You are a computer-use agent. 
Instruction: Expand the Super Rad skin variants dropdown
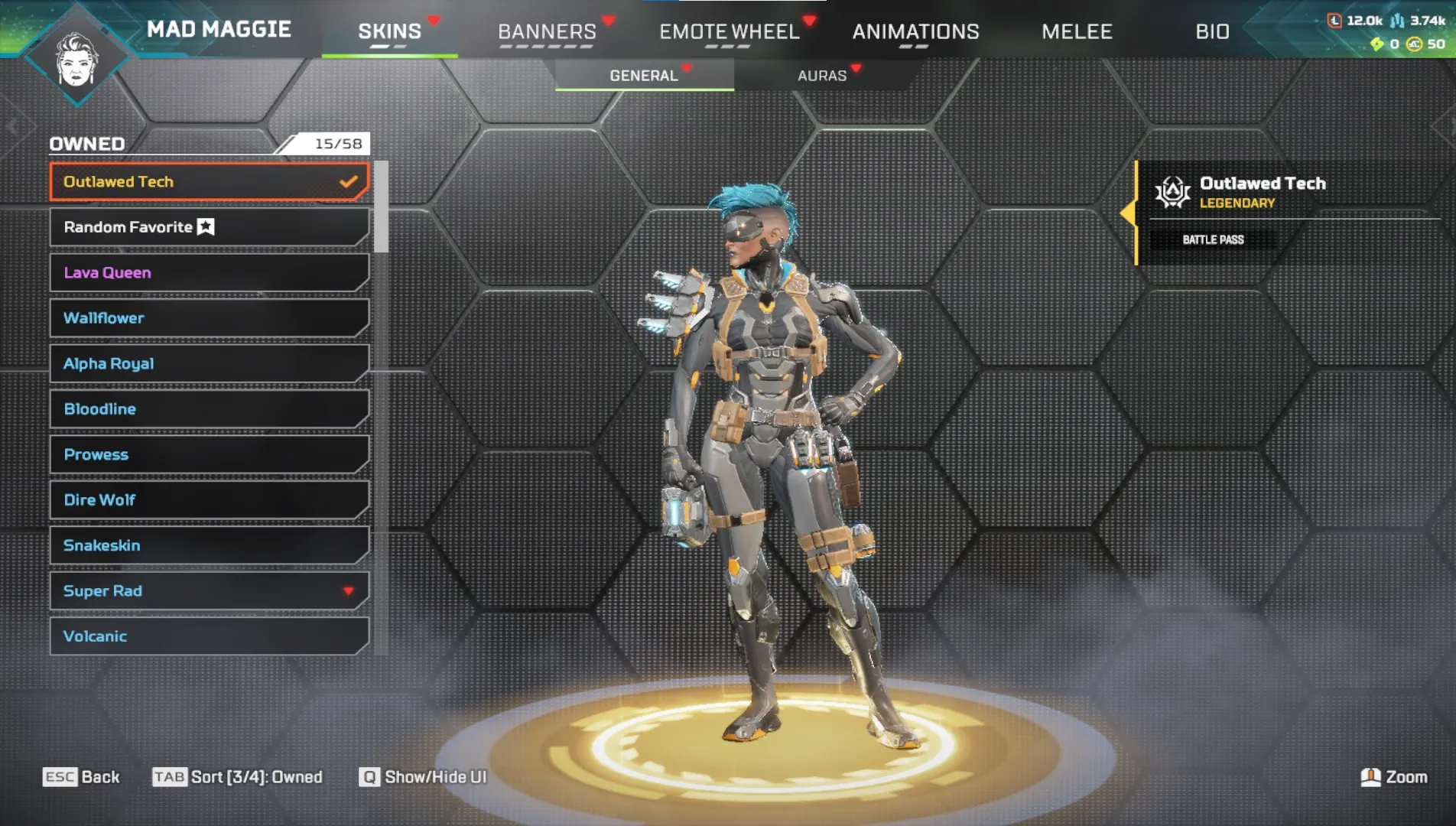click(x=349, y=590)
